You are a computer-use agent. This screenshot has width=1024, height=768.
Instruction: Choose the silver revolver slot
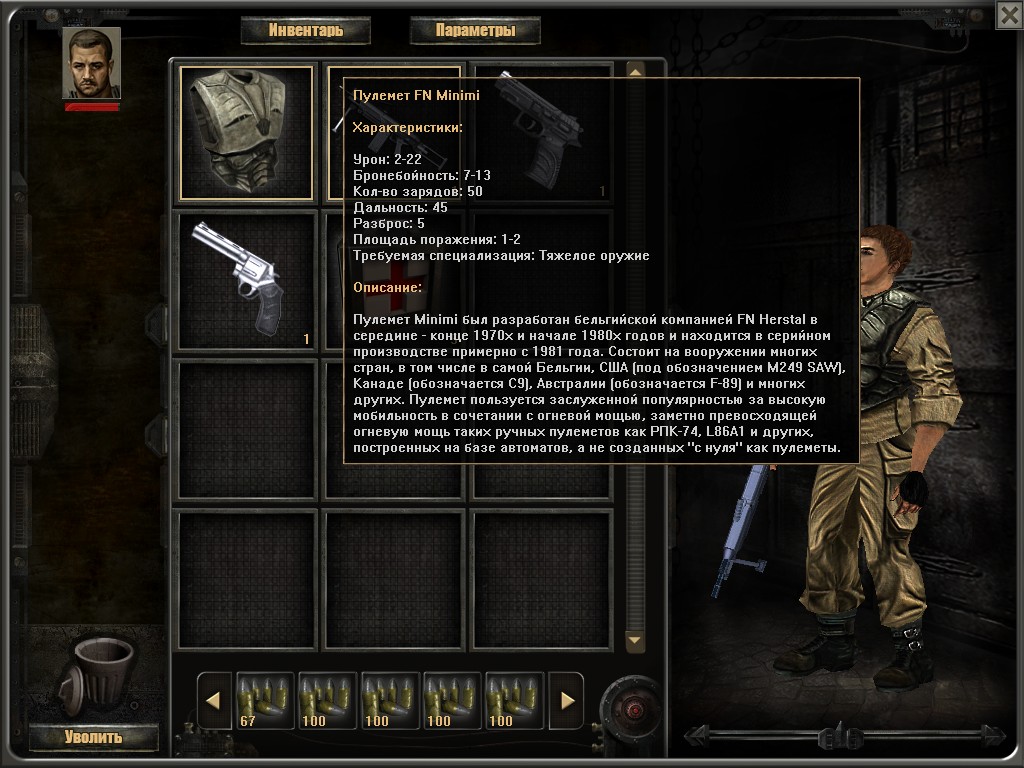coord(245,280)
